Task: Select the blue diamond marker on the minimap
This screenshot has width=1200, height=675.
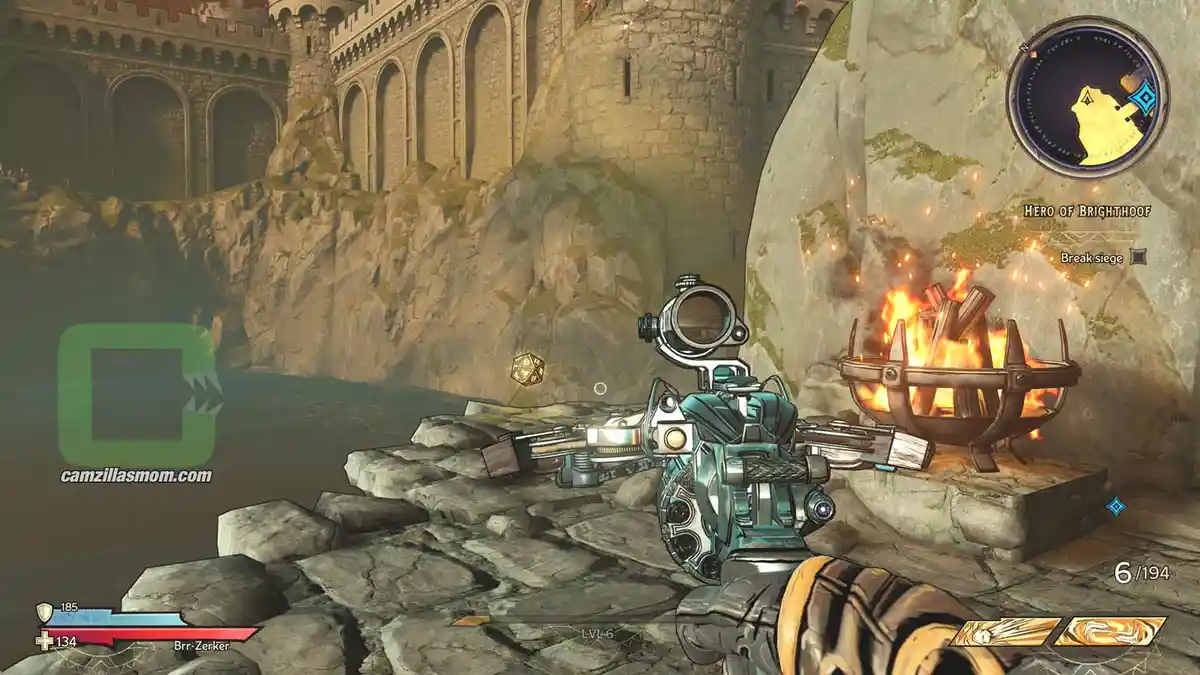Action: tap(1143, 97)
